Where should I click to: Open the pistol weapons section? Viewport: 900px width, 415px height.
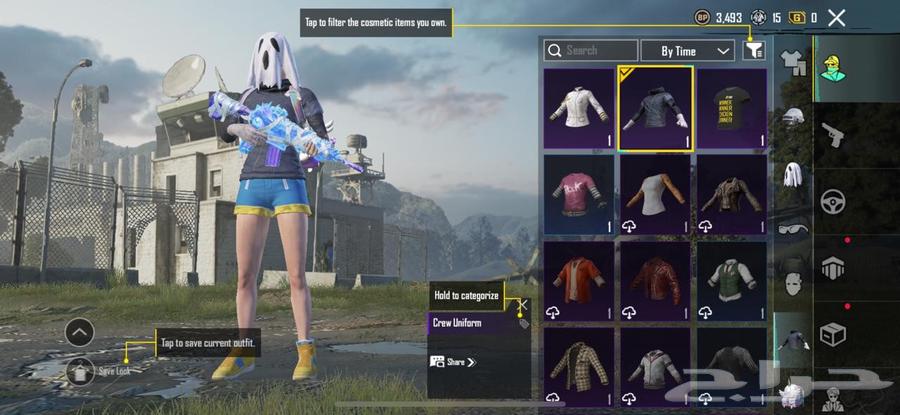pyautogui.click(x=833, y=135)
